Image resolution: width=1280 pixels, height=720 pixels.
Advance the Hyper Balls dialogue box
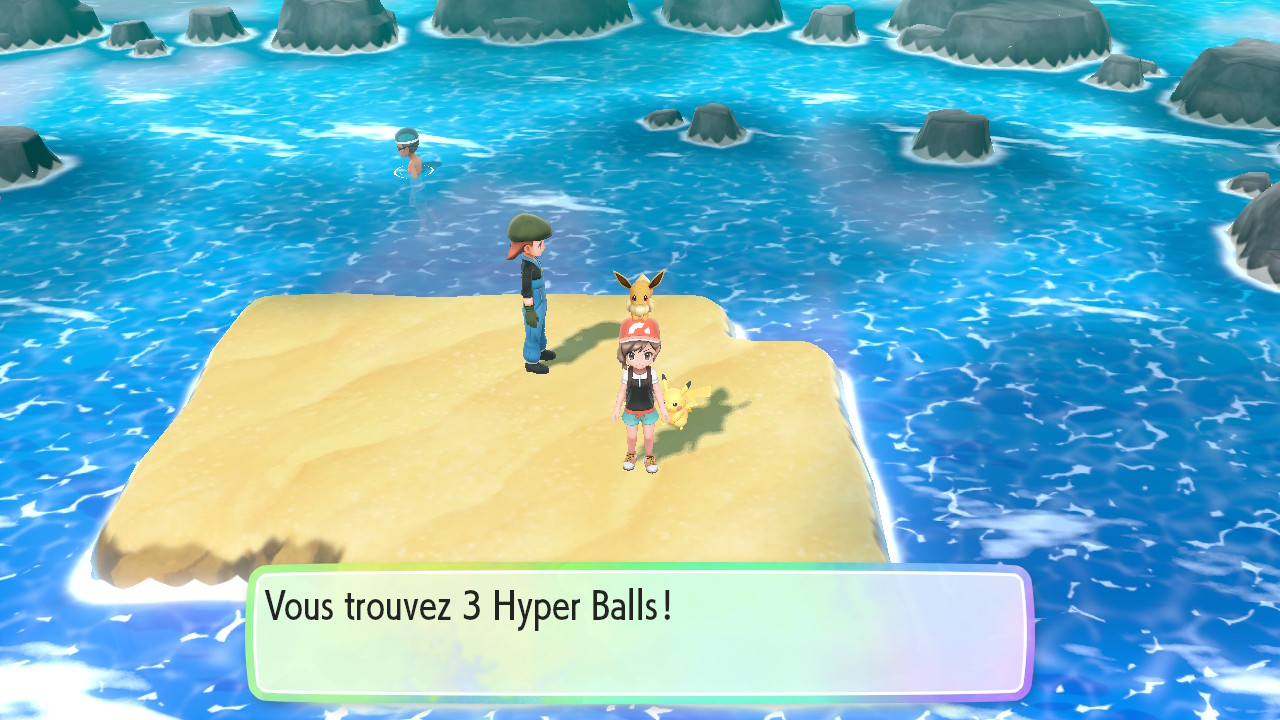pos(639,633)
